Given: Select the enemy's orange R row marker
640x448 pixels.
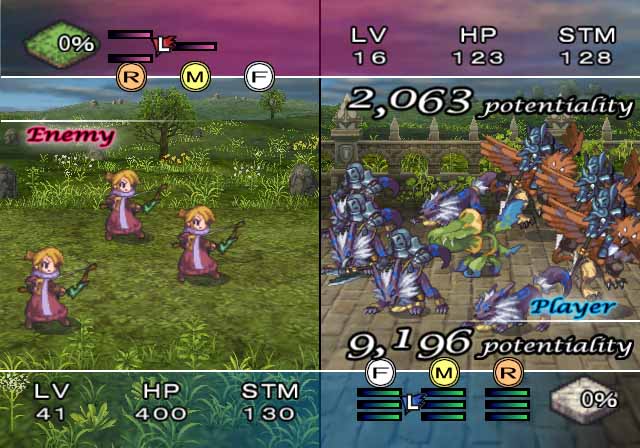Looking at the screenshot, I should click(x=131, y=75).
